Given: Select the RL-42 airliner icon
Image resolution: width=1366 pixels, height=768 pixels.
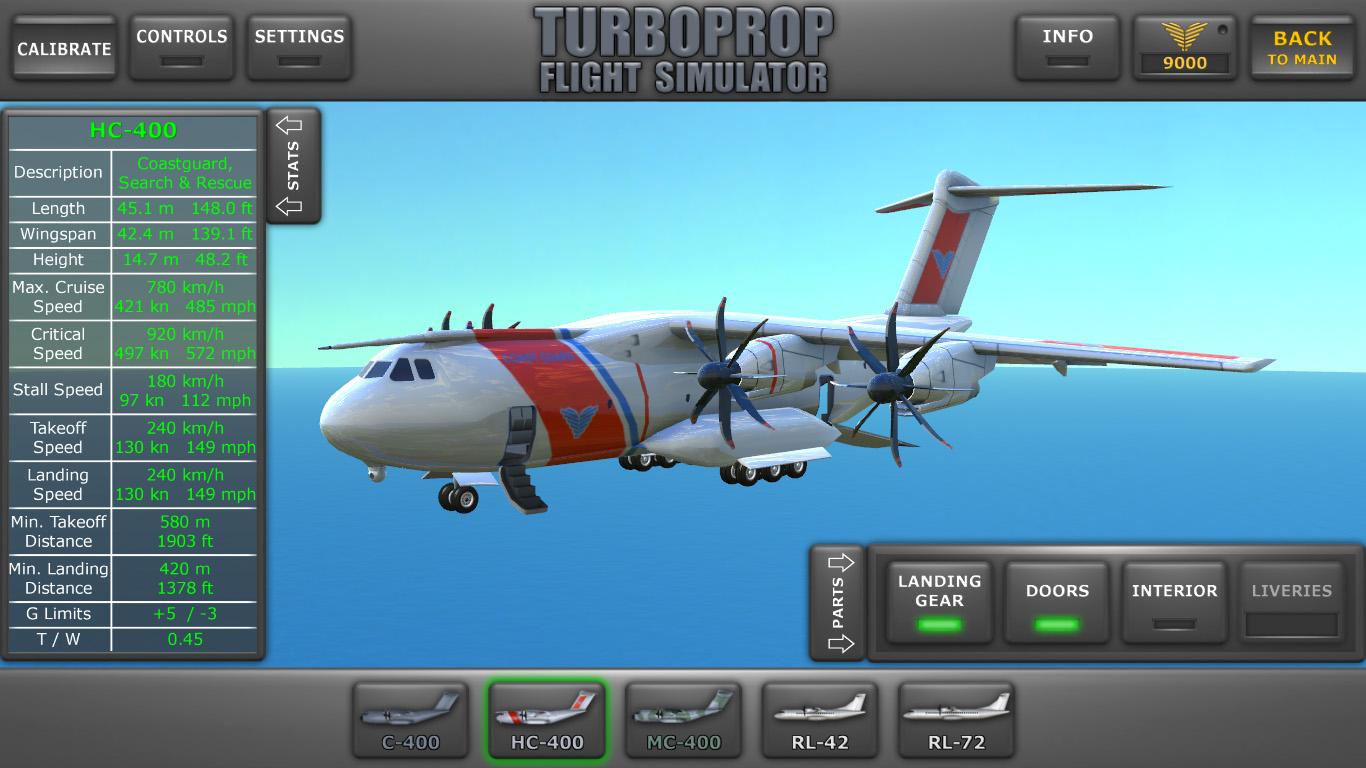Looking at the screenshot, I should pos(819,719).
